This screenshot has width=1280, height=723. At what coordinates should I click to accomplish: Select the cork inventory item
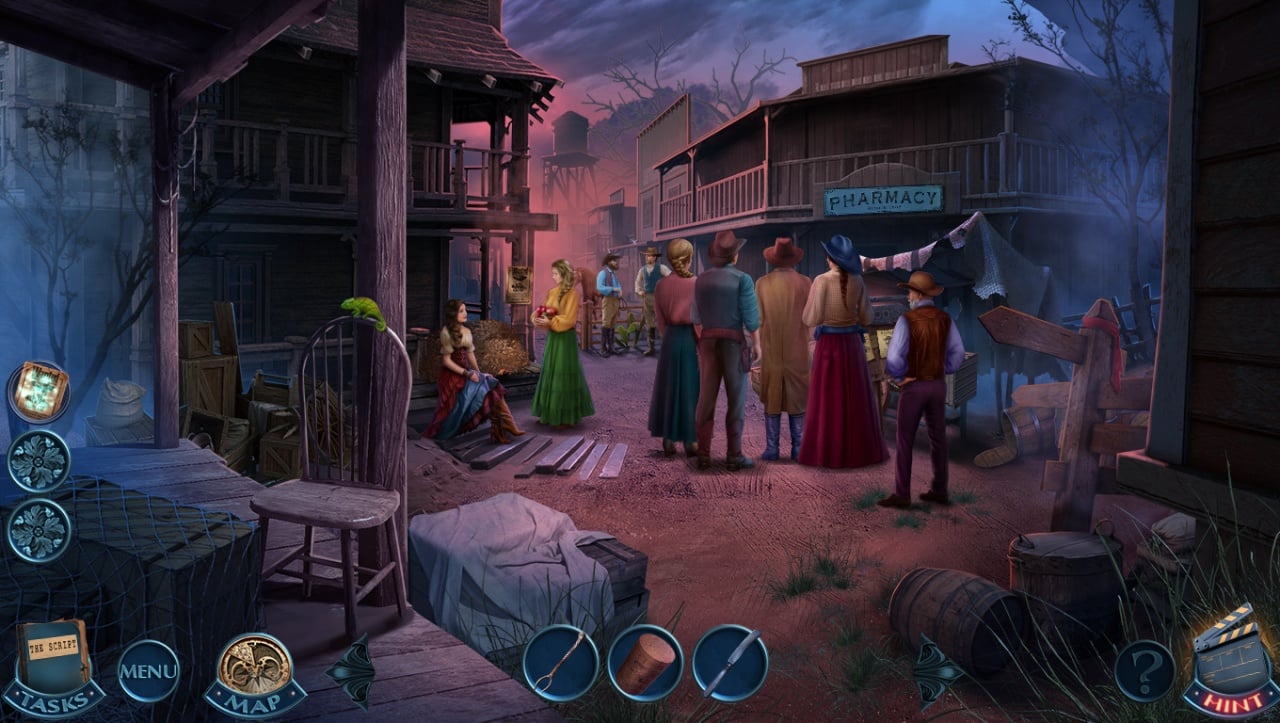645,662
